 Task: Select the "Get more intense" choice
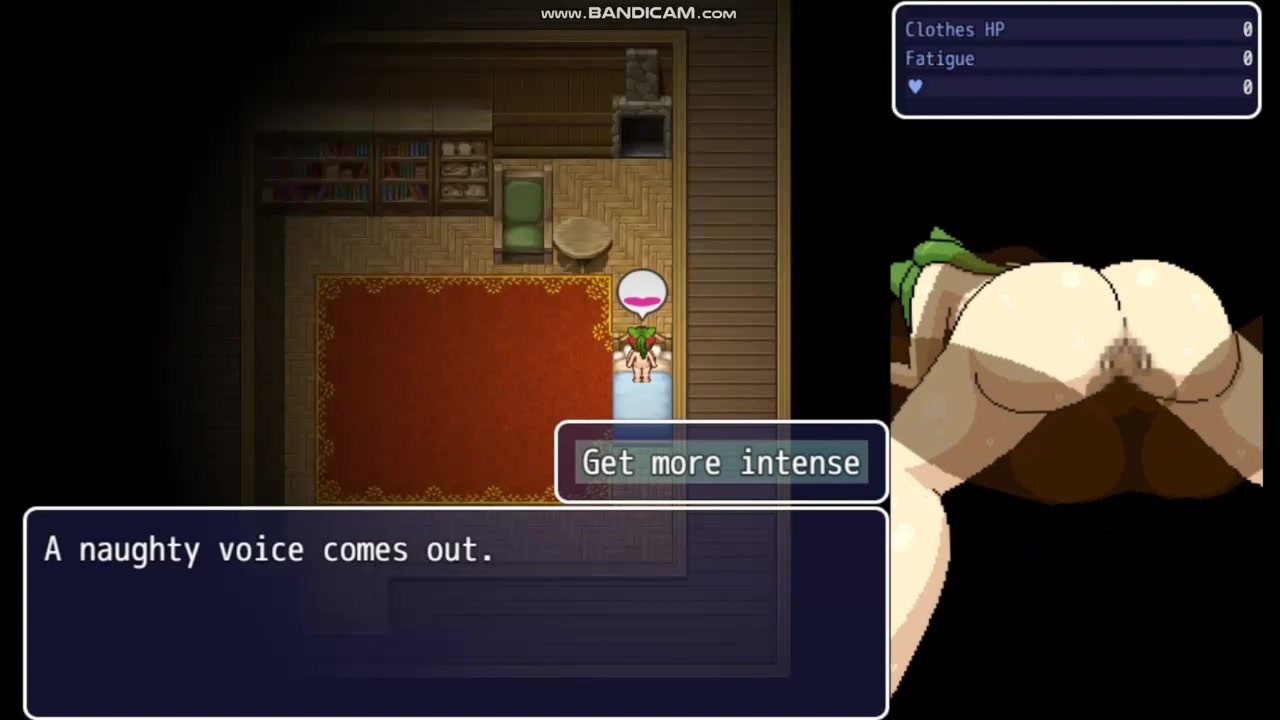(x=721, y=462)
